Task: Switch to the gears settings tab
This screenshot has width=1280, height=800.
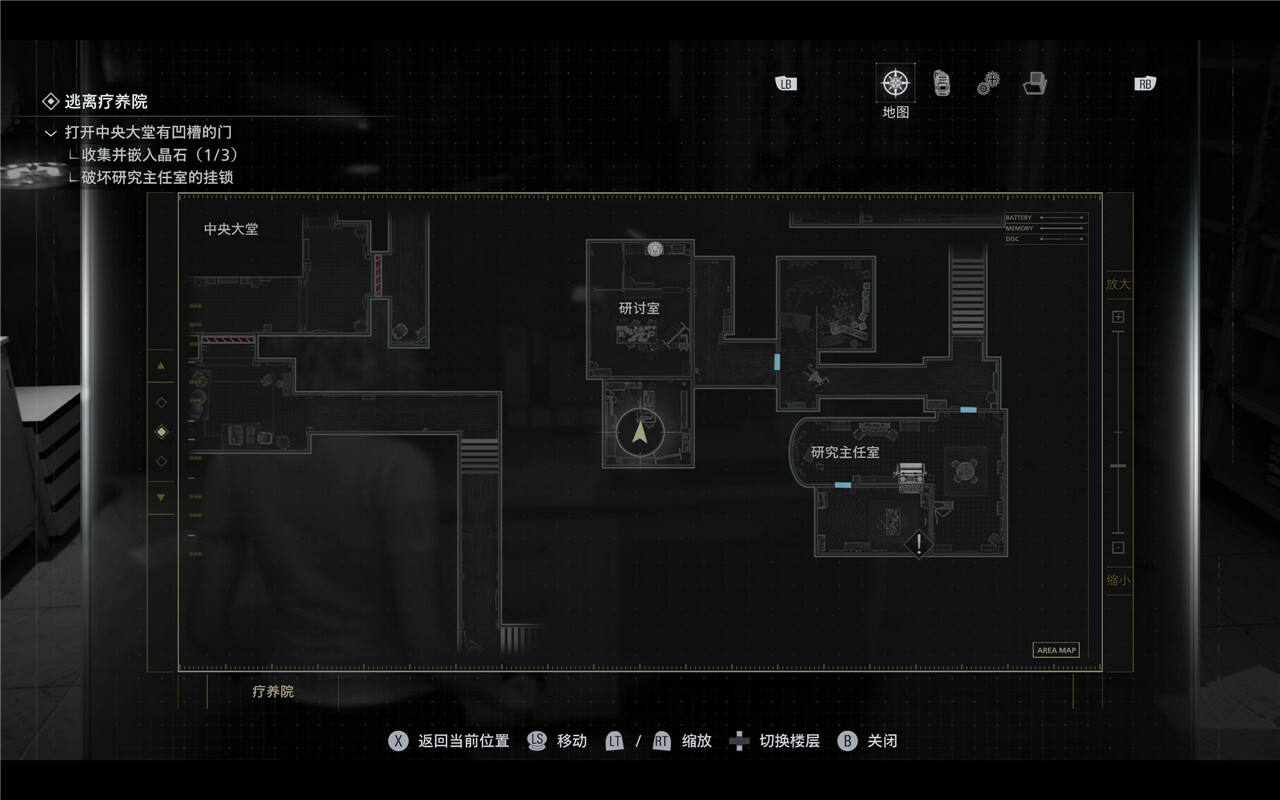Action: tap(988, 83)
